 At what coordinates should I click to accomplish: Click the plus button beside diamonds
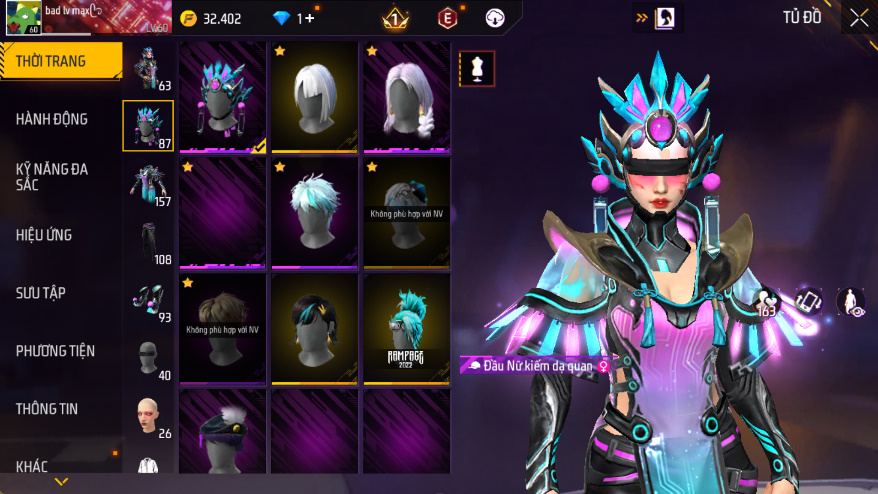pyautogui.click(x=309, y=18)
